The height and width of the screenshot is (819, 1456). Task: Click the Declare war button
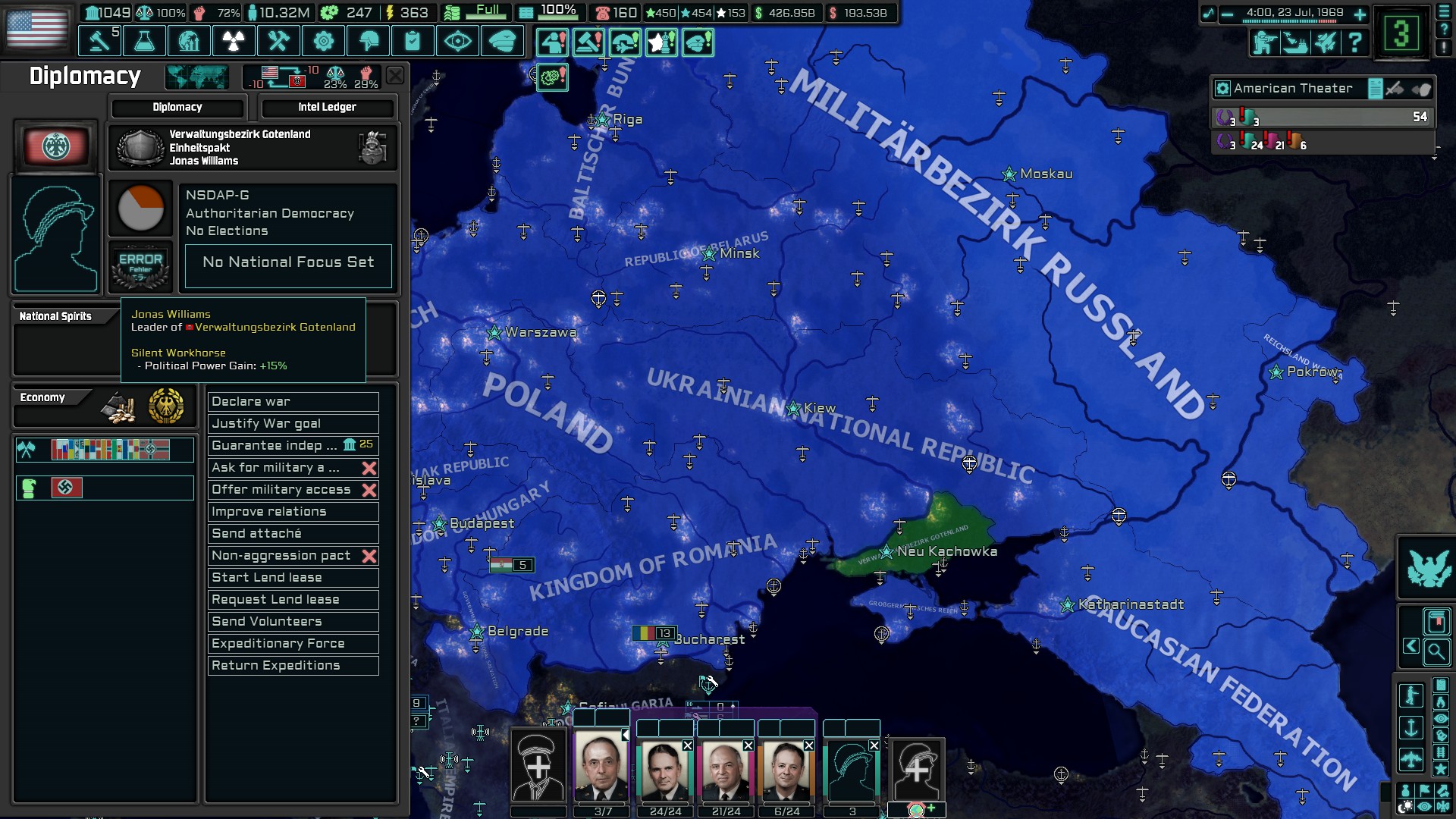292,402
